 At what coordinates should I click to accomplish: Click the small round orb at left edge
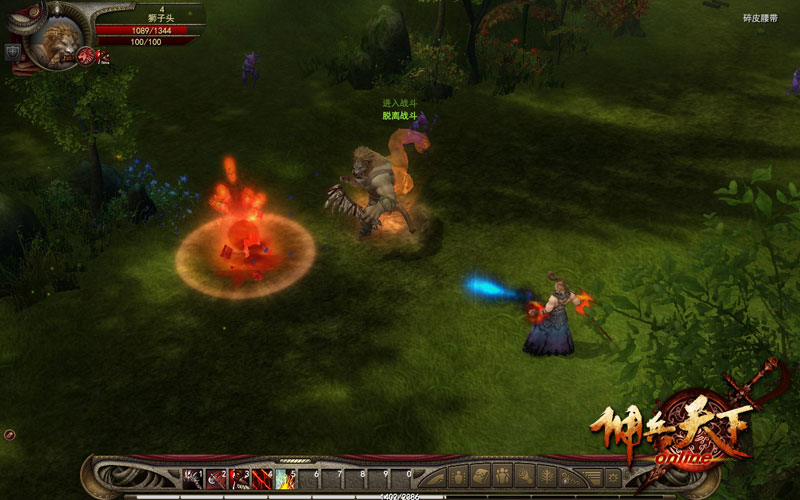[9, 435]
